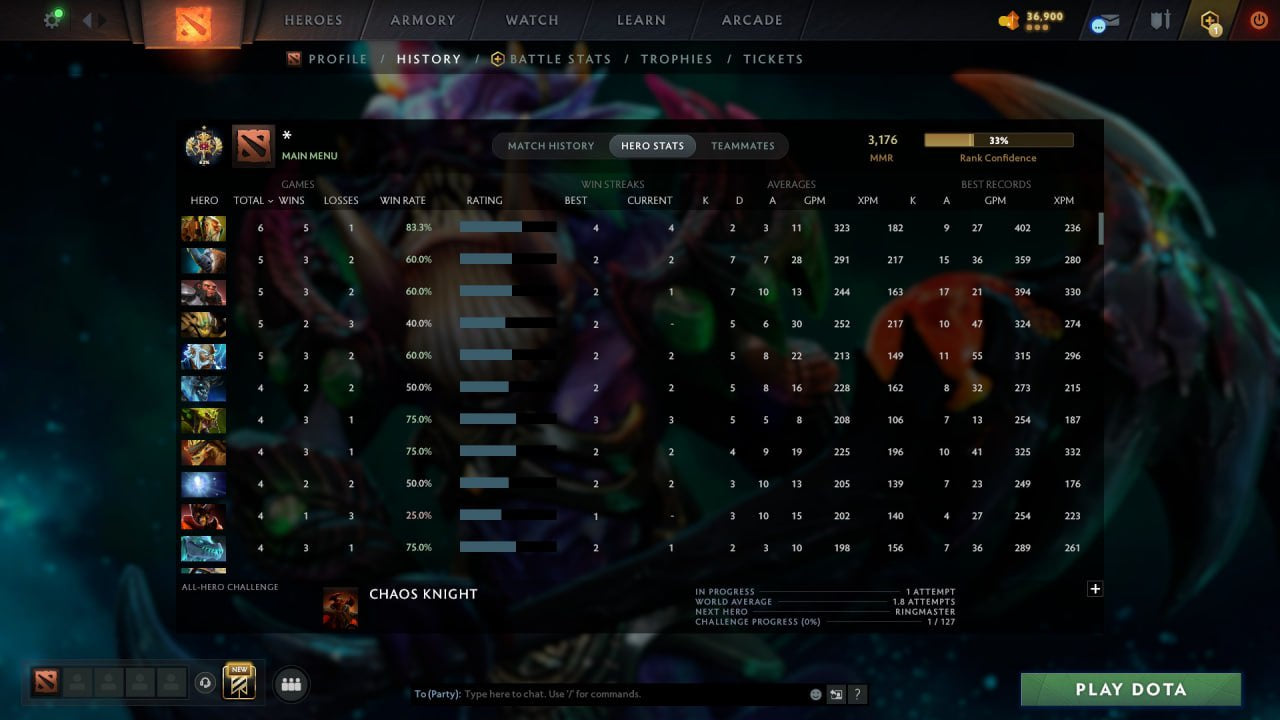Click the orange power exit icon
Screen dimensions: 1280x720
click(1259, 20)
